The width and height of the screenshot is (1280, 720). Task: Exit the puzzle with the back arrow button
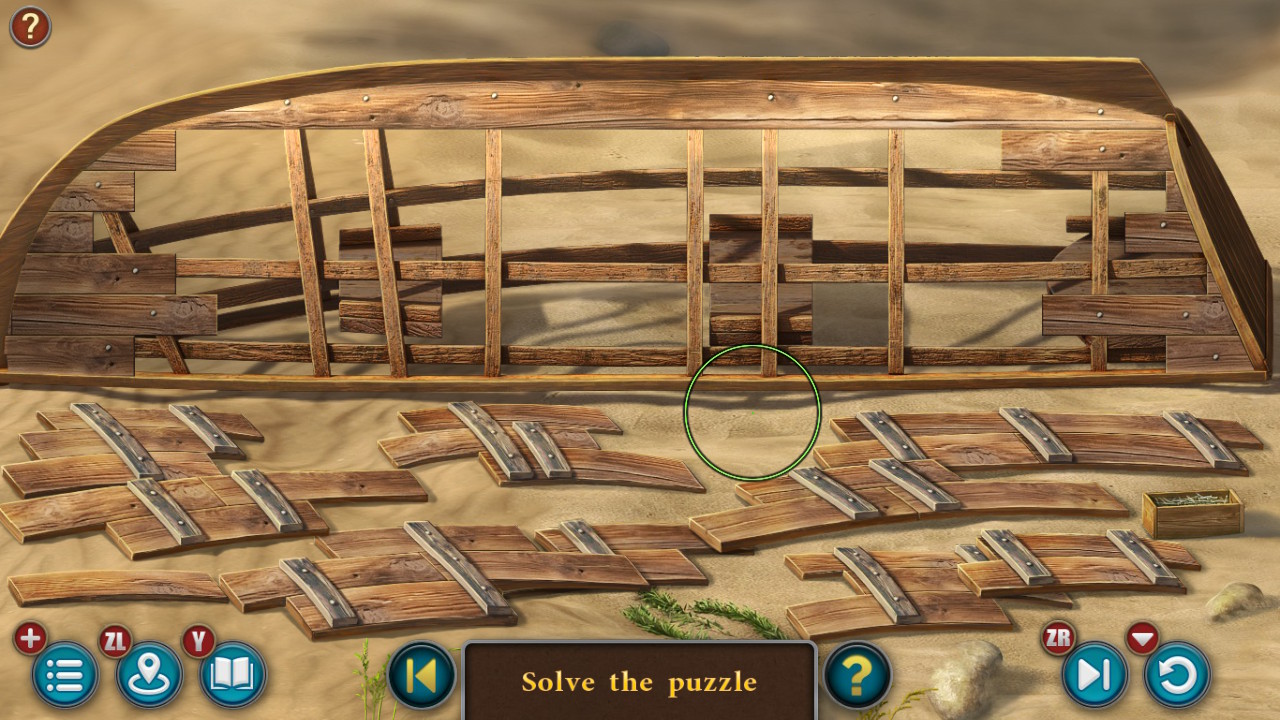pyautogui.click(x=420, y=676)
